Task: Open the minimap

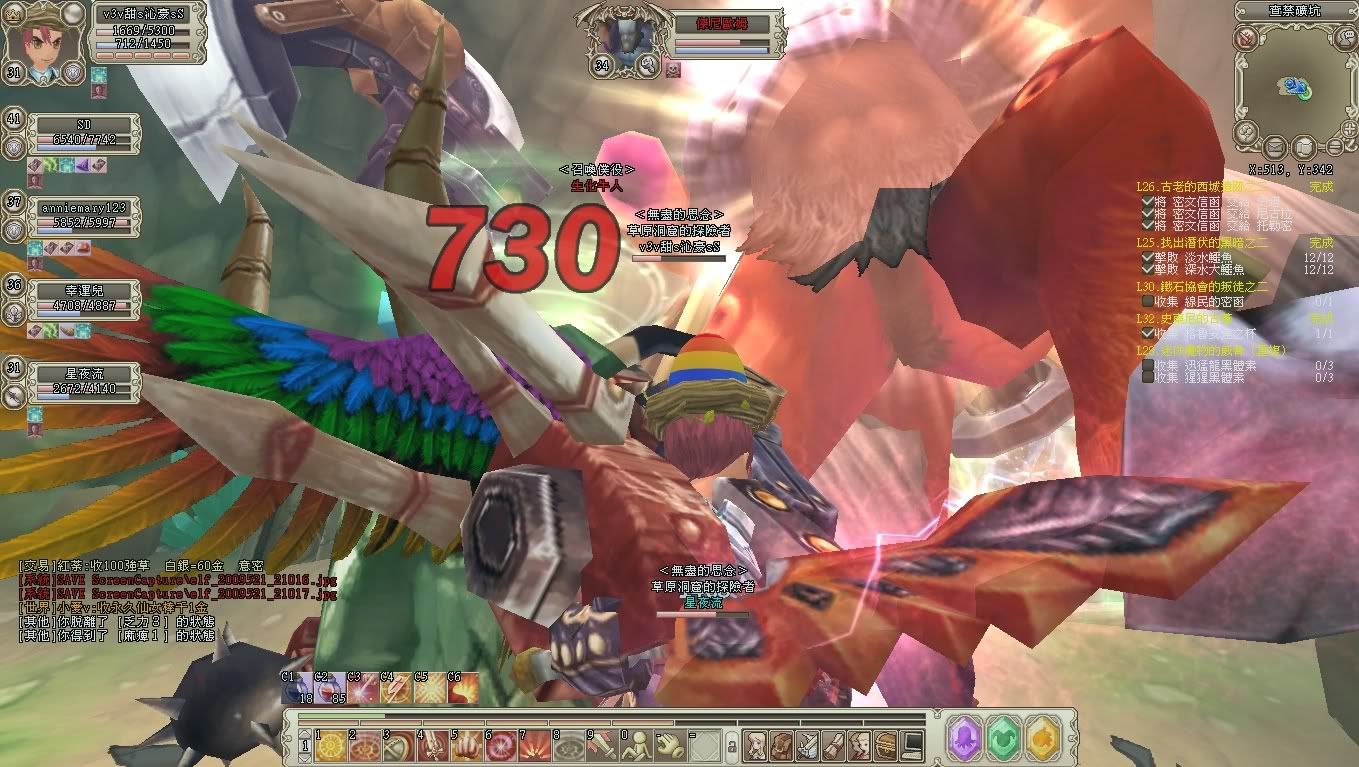Action: coord(1294,87)
